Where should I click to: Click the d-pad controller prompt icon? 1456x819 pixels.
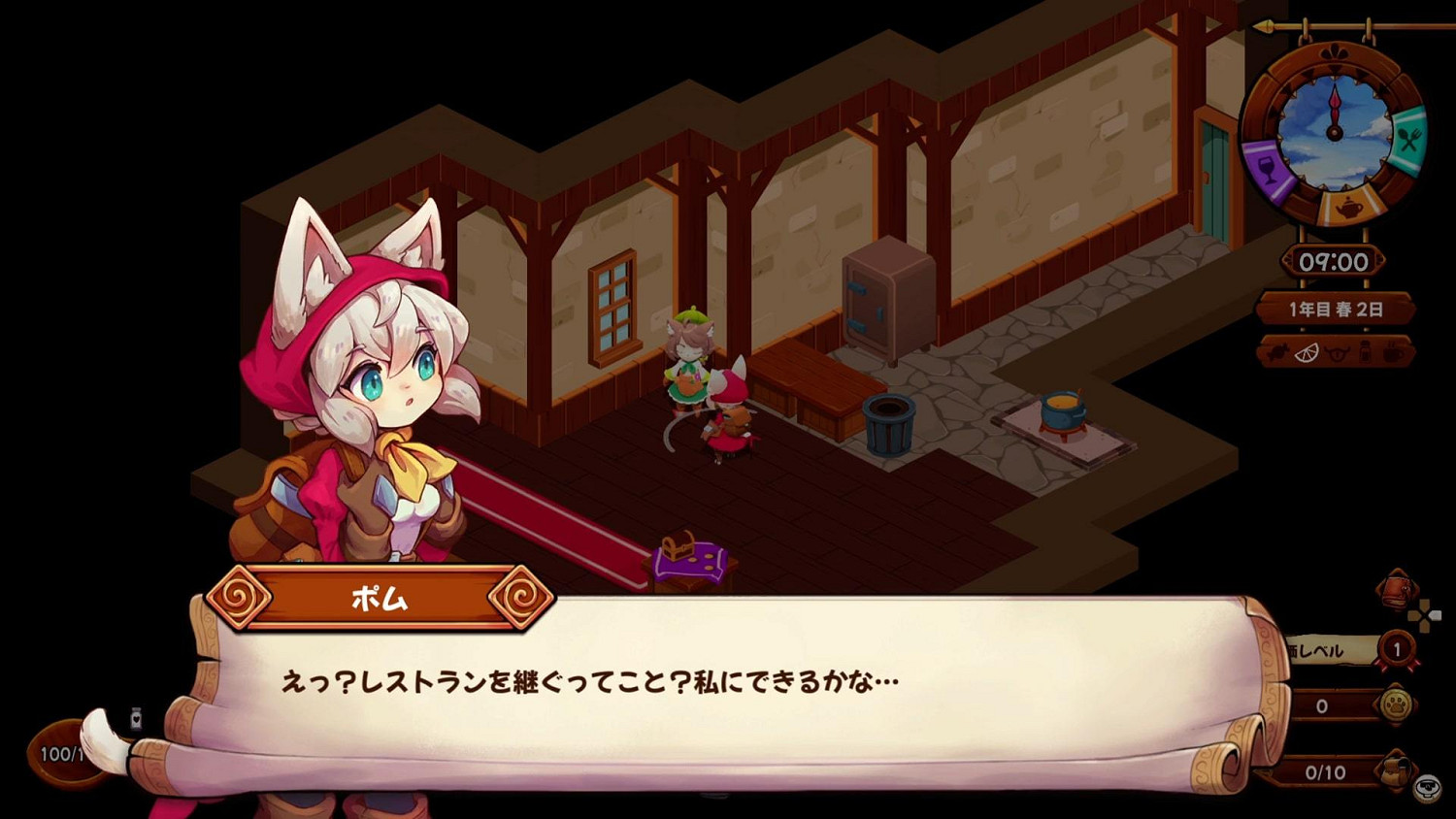tap(1423, 616)
